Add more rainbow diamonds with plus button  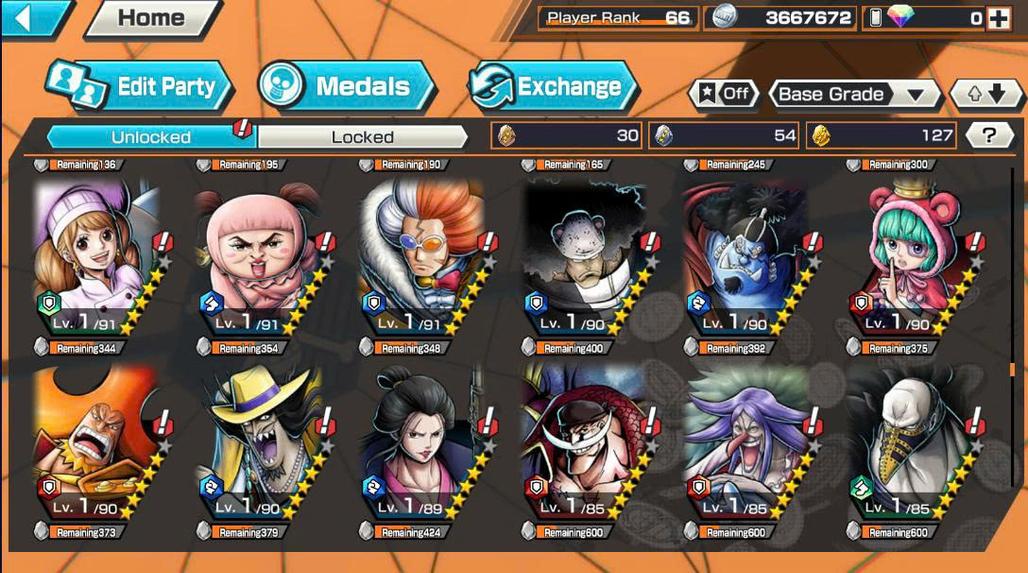tap(998, 18)
